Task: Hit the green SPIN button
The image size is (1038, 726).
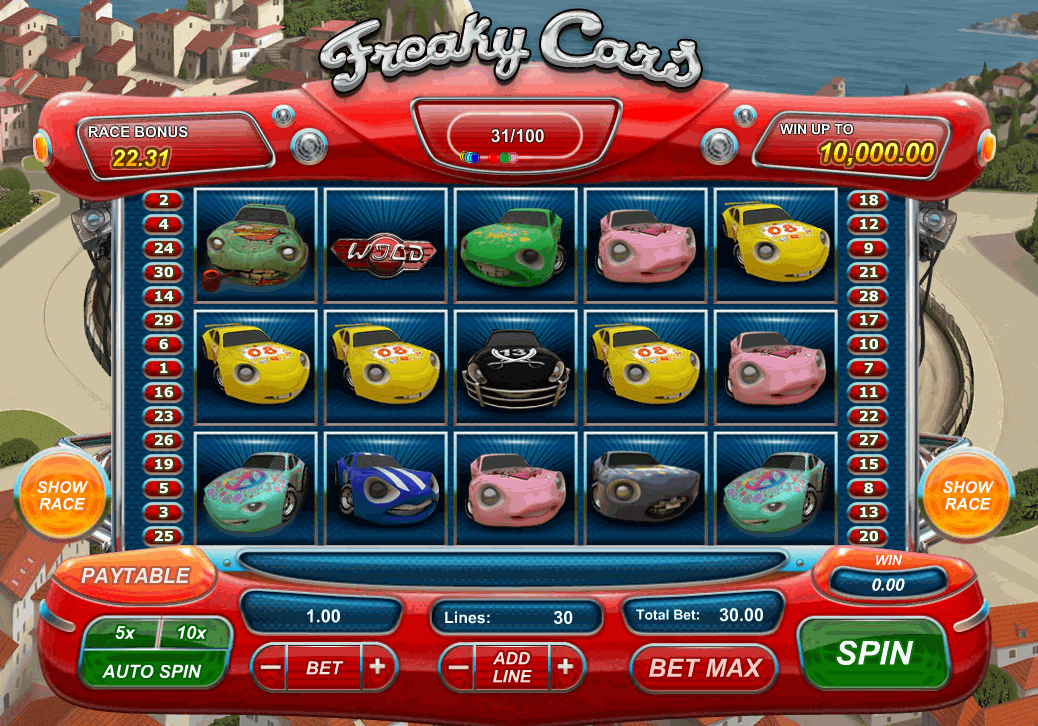Action: coord(874,654)
